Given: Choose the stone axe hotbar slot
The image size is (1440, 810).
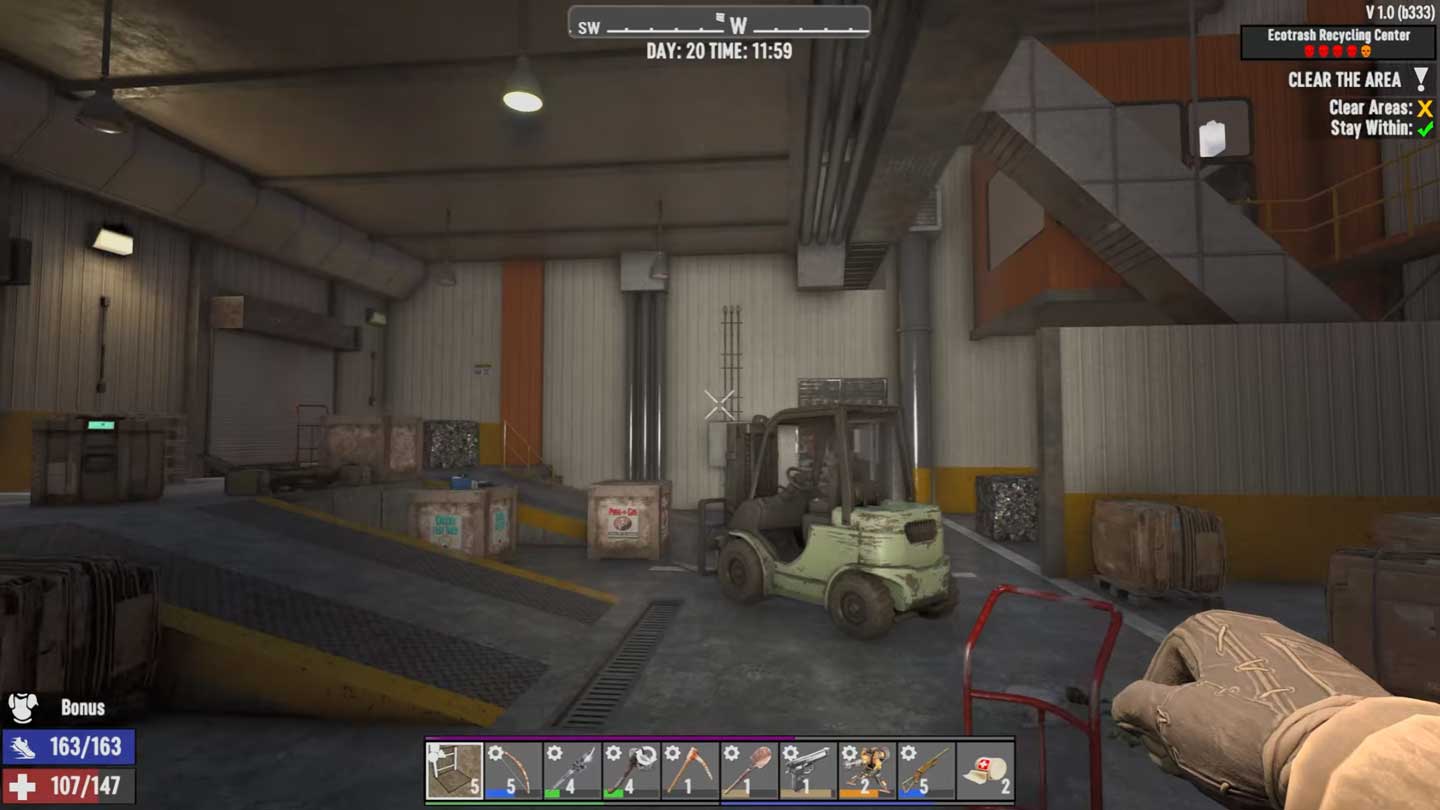Looking at the screenshot, I should click(631, 770).
